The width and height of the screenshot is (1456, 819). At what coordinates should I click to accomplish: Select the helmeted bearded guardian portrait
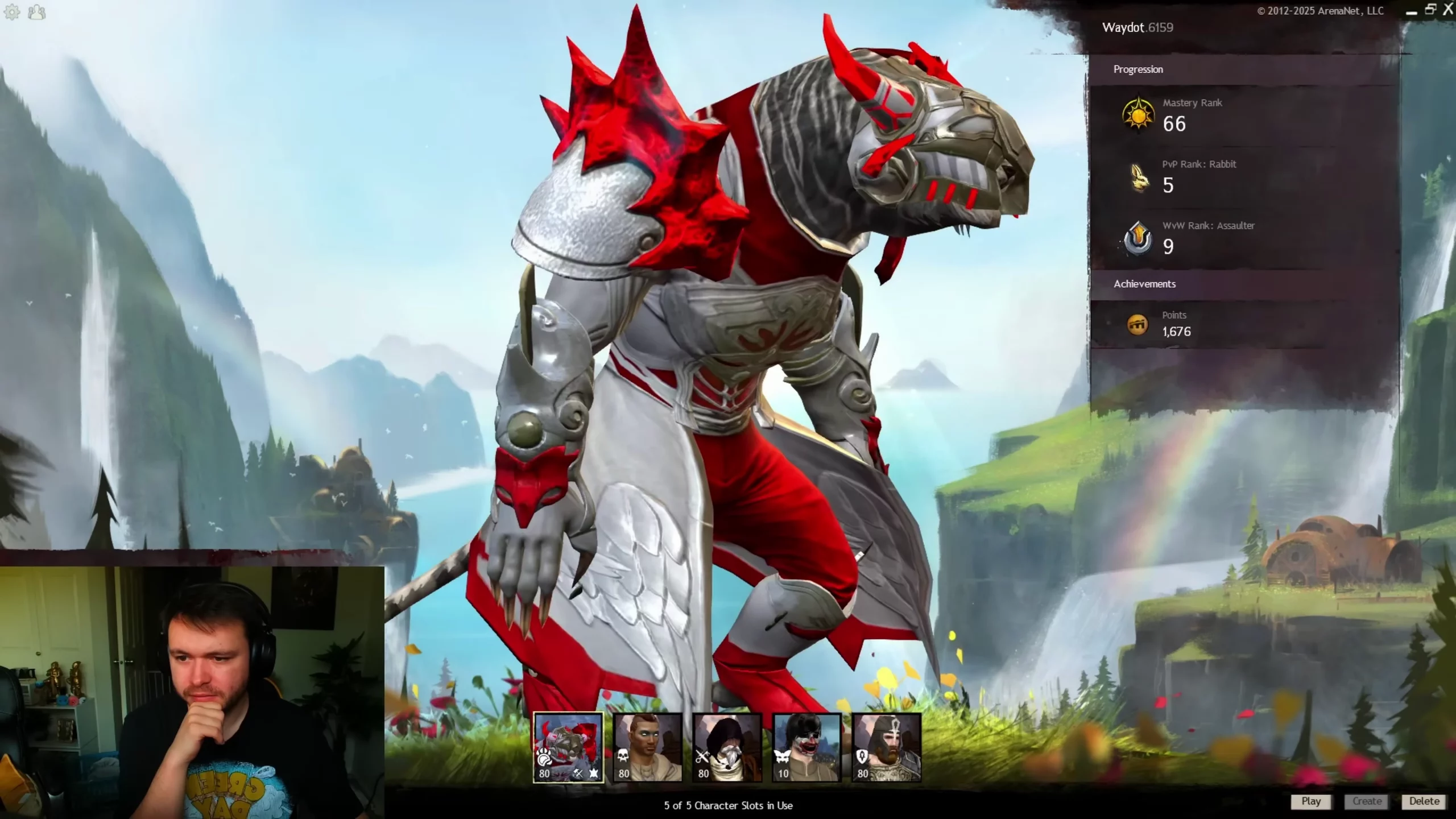click(x=886, y=747)
